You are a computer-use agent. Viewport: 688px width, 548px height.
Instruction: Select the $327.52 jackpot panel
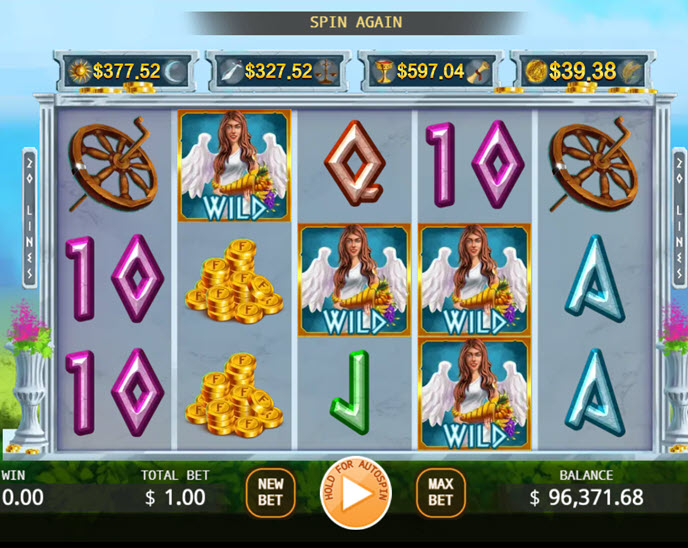click(x=278, y=71)
